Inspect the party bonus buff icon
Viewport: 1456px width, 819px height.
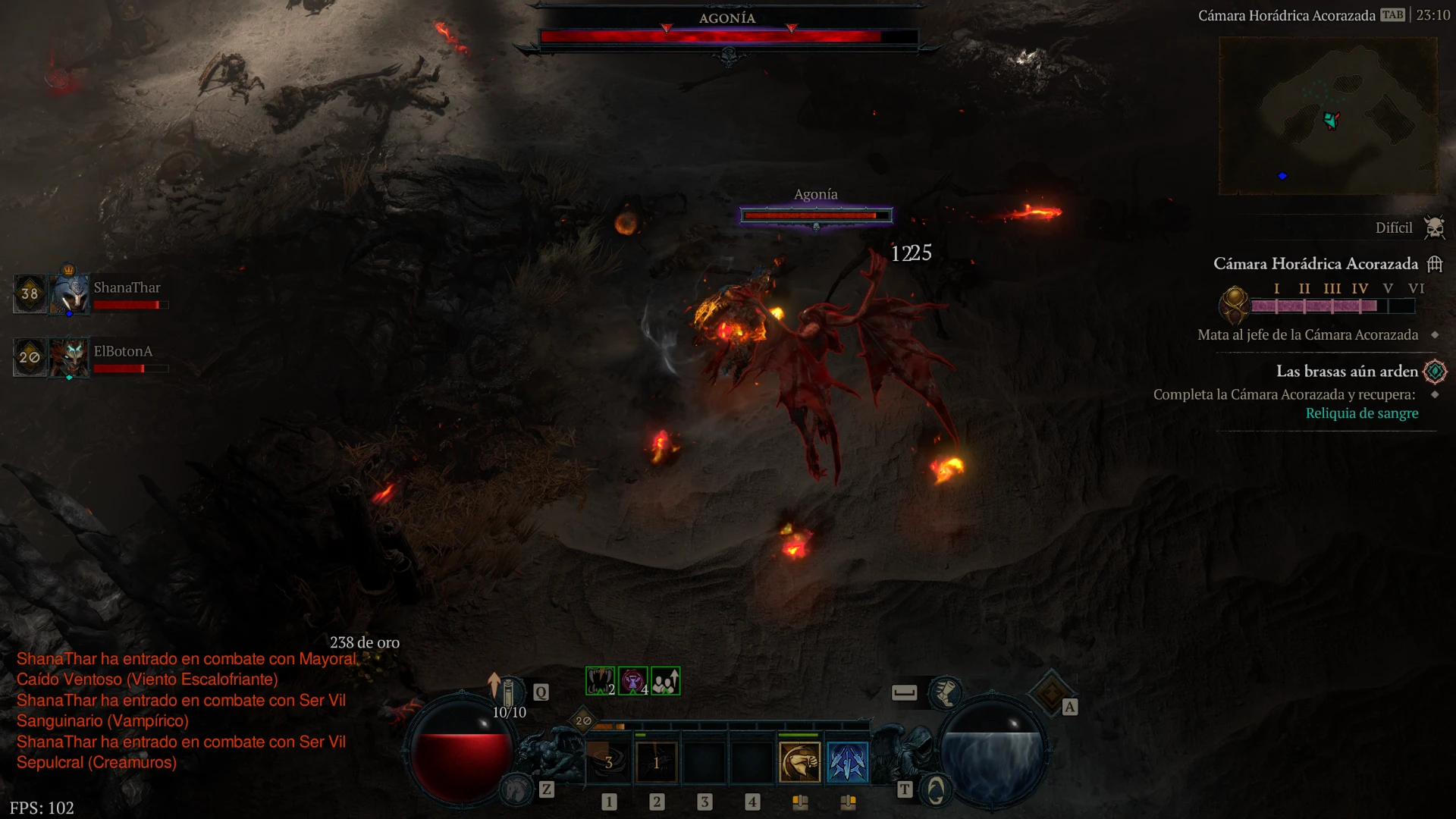pos(665,681)
